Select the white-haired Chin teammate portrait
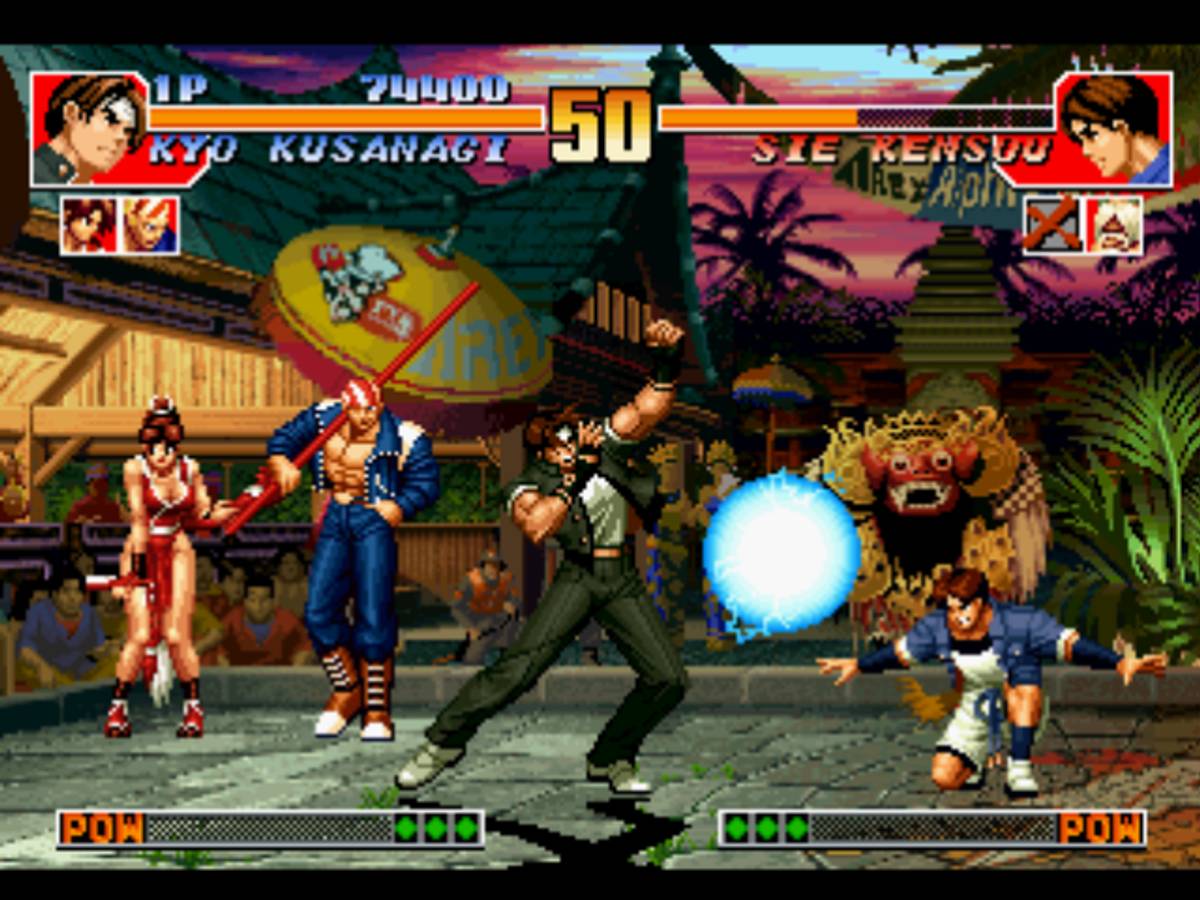1200x900 pixels. click(1114, 225)
